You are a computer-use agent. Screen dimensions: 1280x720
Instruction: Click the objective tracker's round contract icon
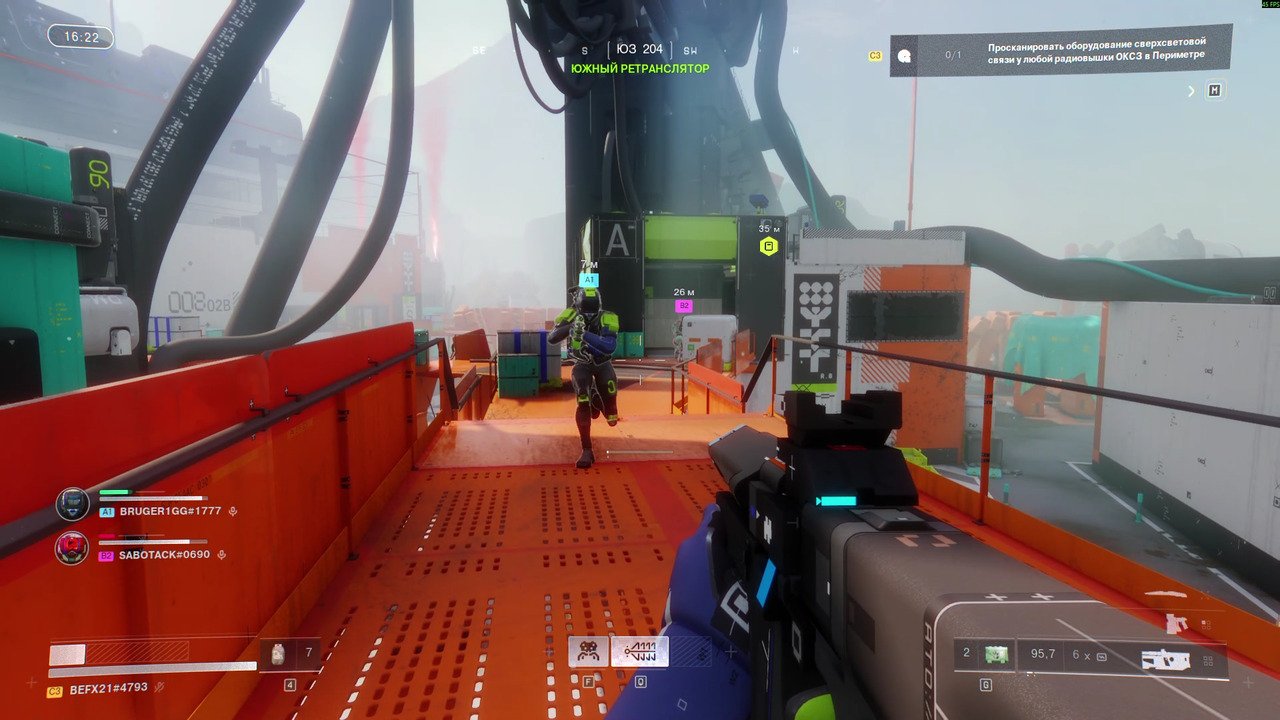pos(904,56)
